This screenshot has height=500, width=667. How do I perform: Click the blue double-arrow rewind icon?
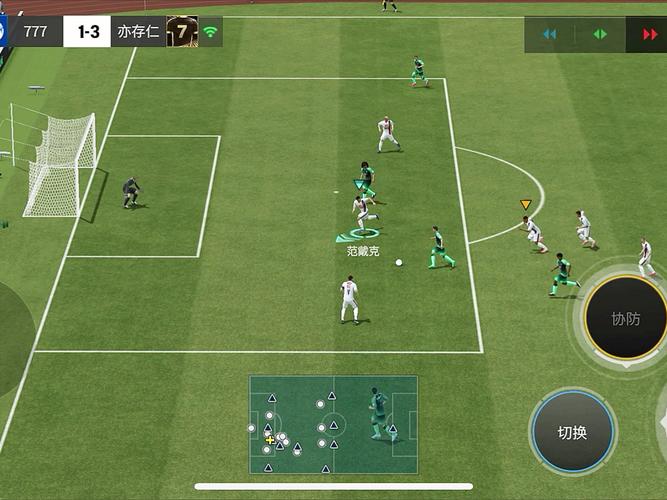[x=549, y=34]
